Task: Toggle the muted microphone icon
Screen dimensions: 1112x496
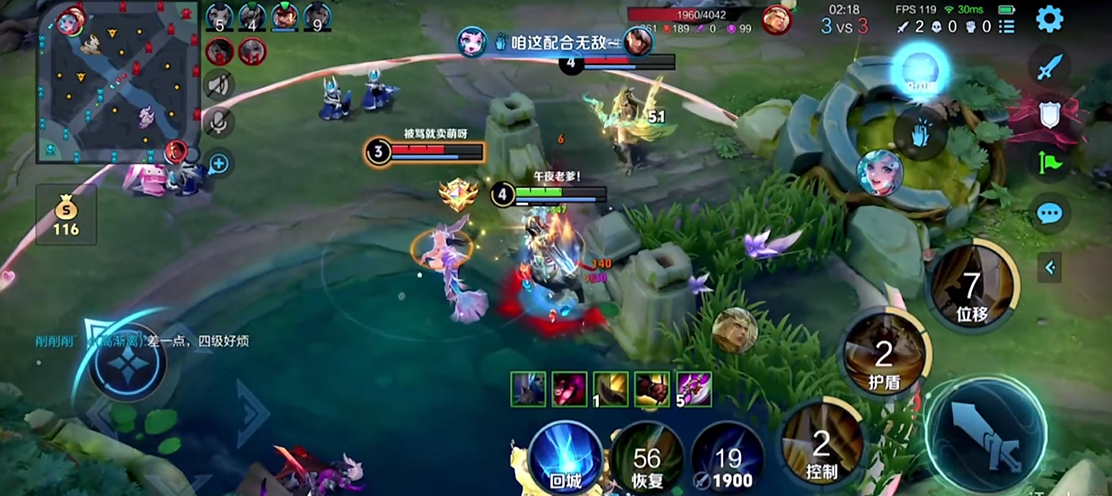Action: tap(218, 123)
